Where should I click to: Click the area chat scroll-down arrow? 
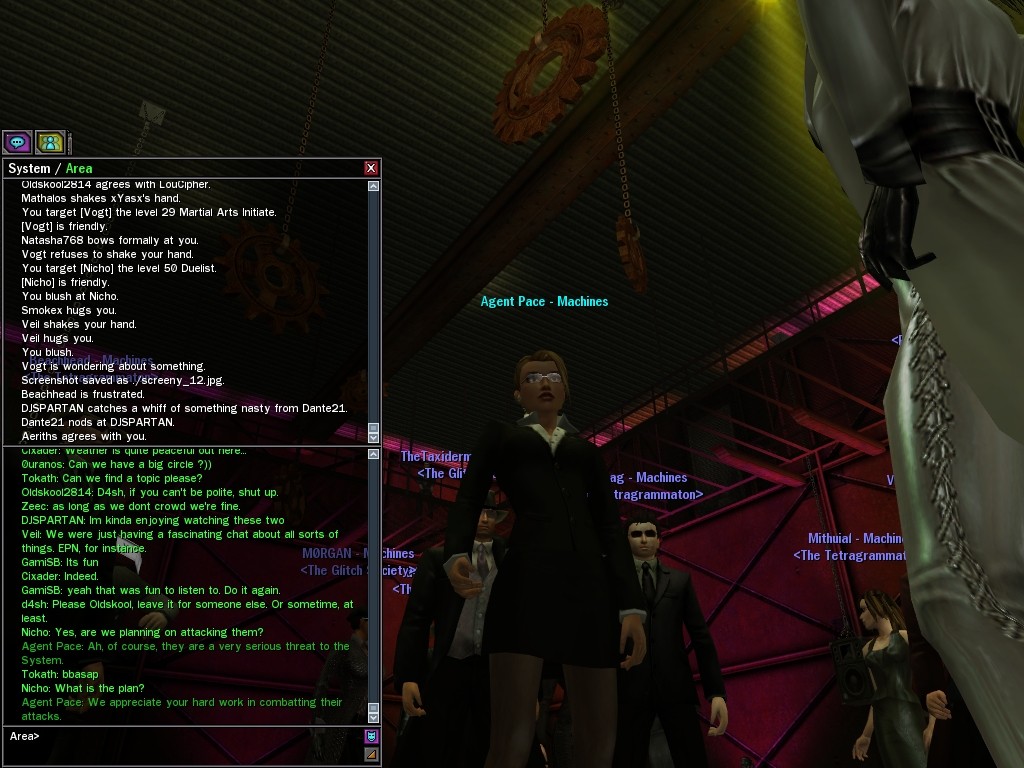tap(374, 717)
